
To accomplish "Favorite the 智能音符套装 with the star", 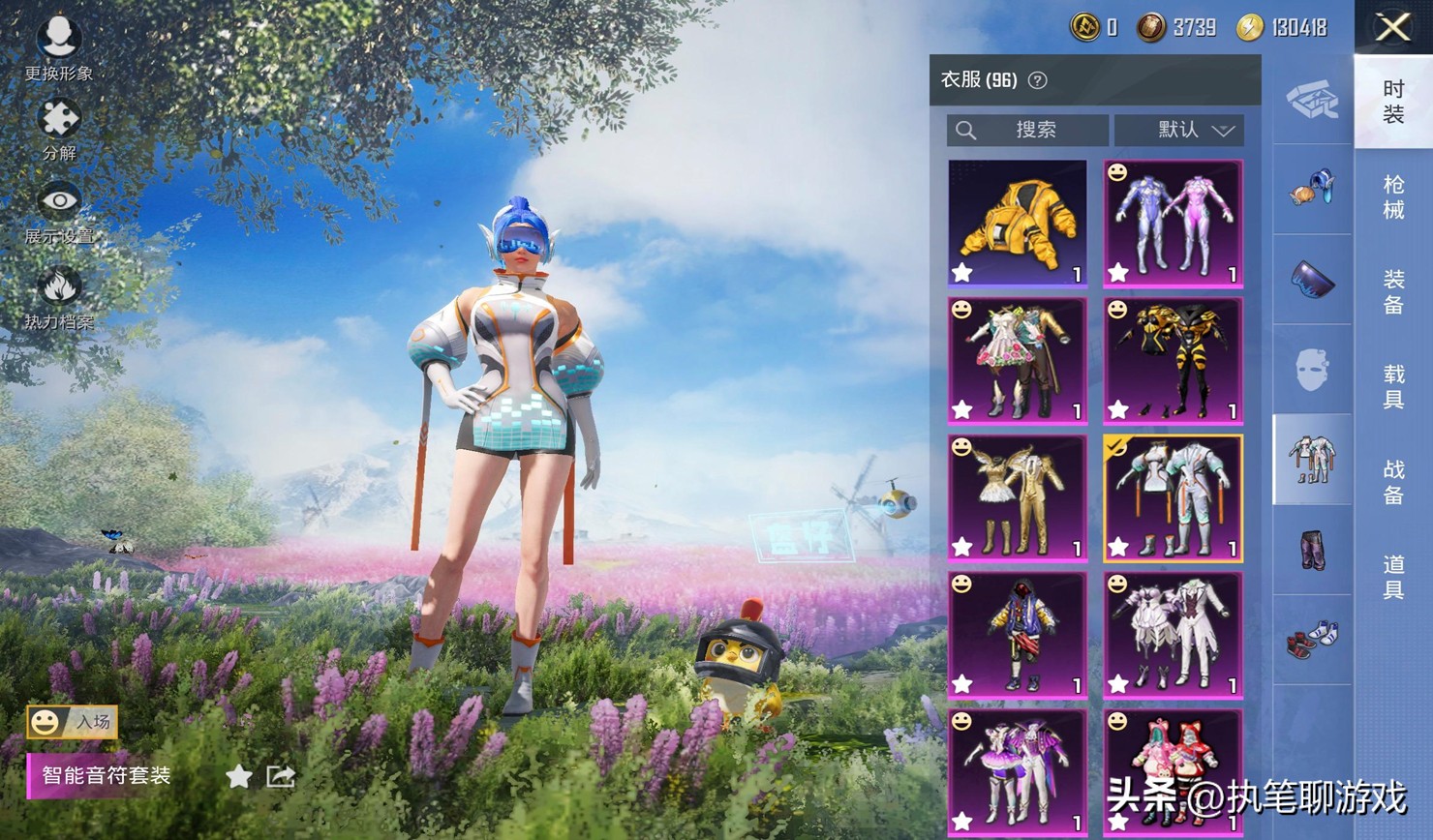I will 238,776.
